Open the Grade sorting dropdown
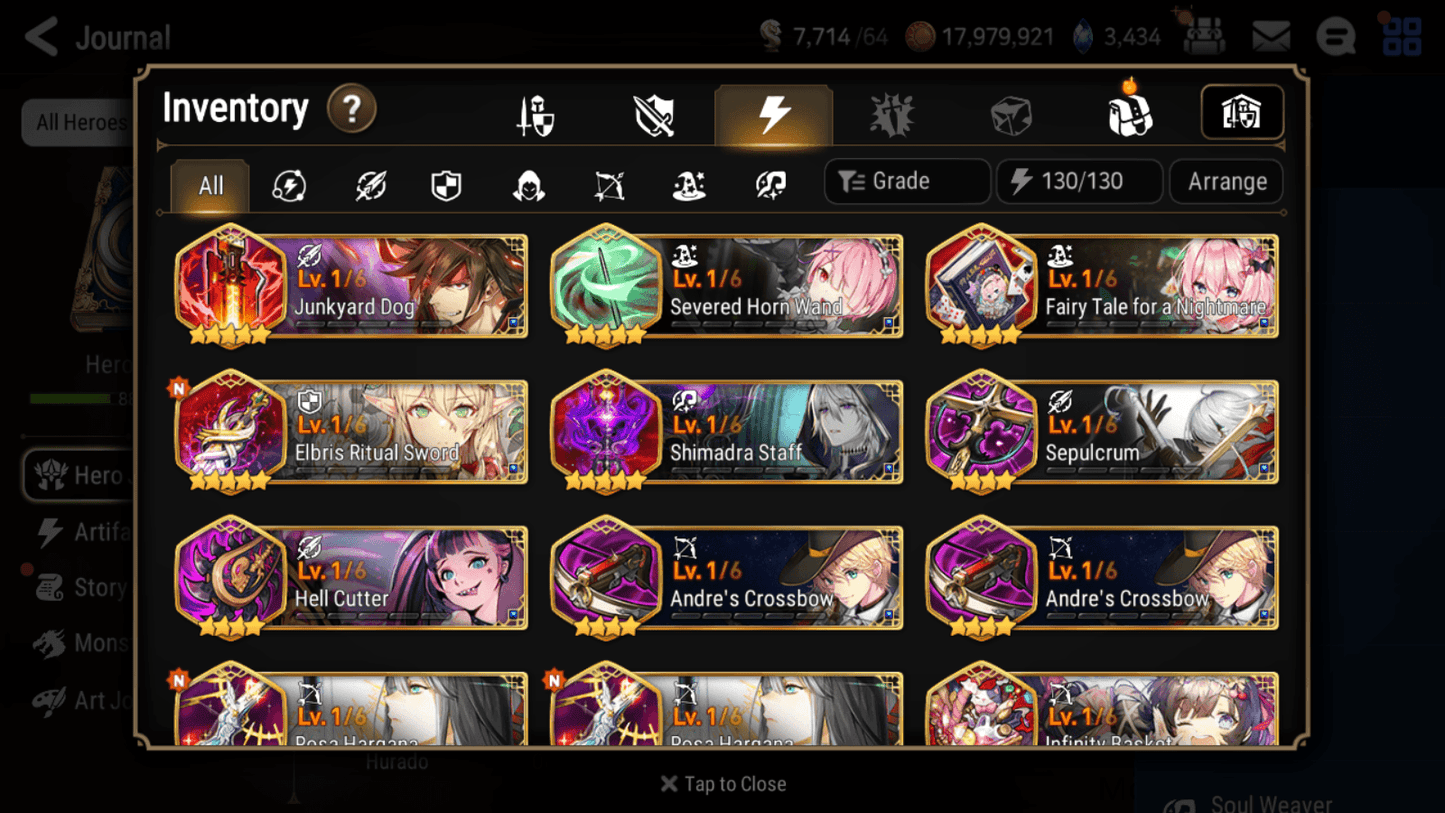Image resolution: width=1445 pixels, height=813 pixels. point(906,181)
